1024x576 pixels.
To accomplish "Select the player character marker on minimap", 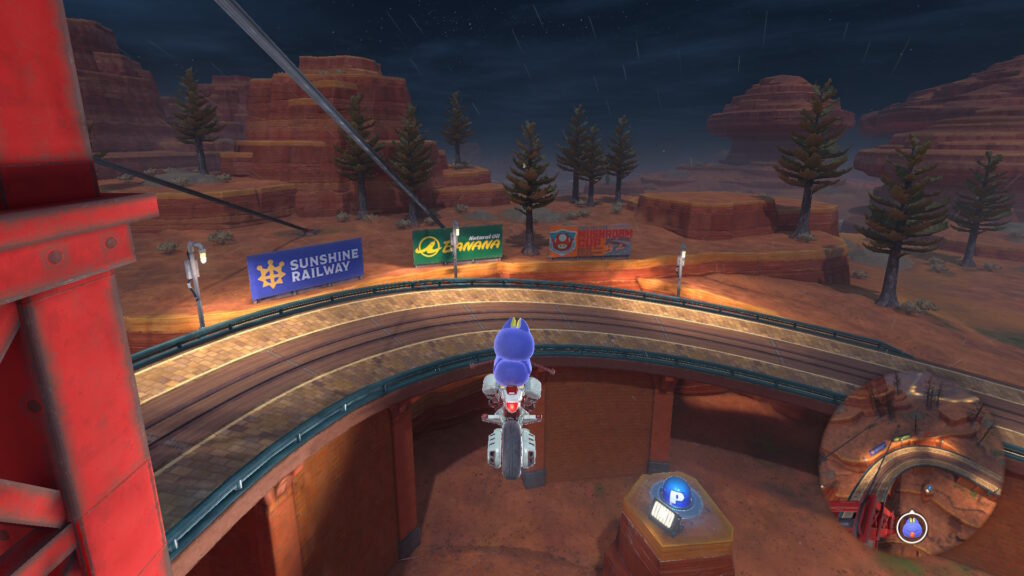I will point(911,526).
